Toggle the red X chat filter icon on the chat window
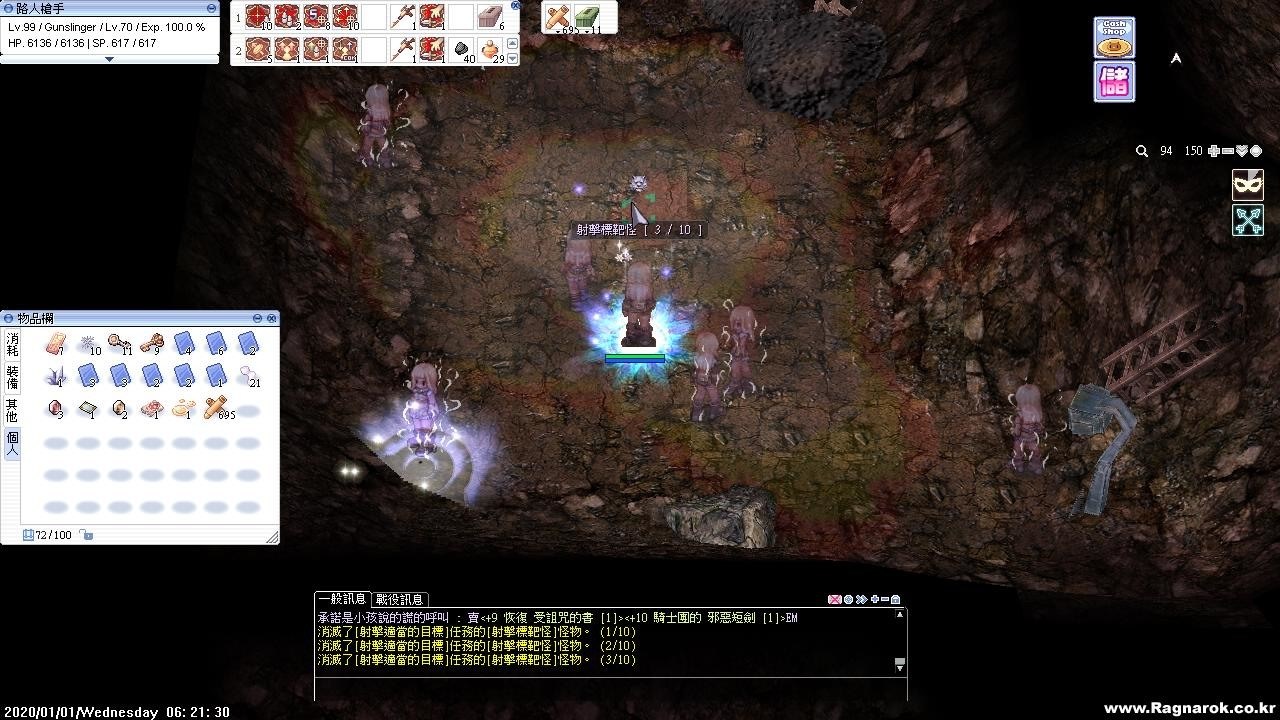 tap(835, 599)
